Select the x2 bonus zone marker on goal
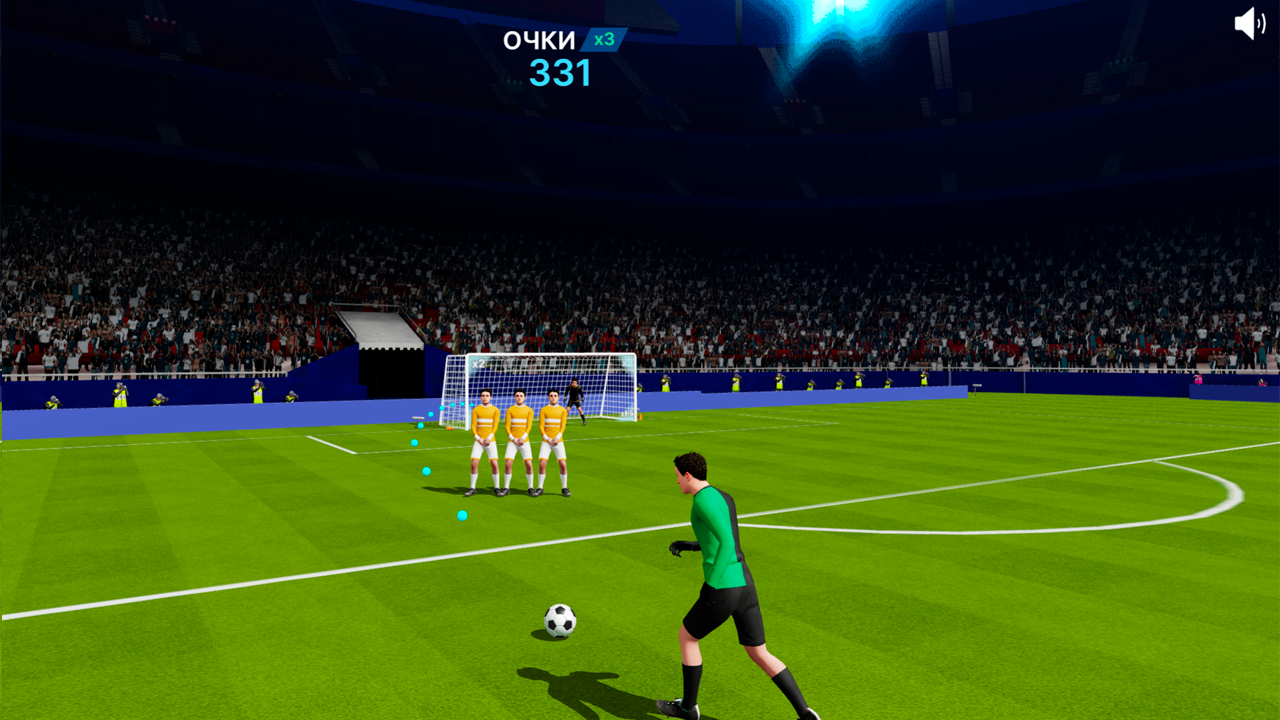 tap(477, 364)
